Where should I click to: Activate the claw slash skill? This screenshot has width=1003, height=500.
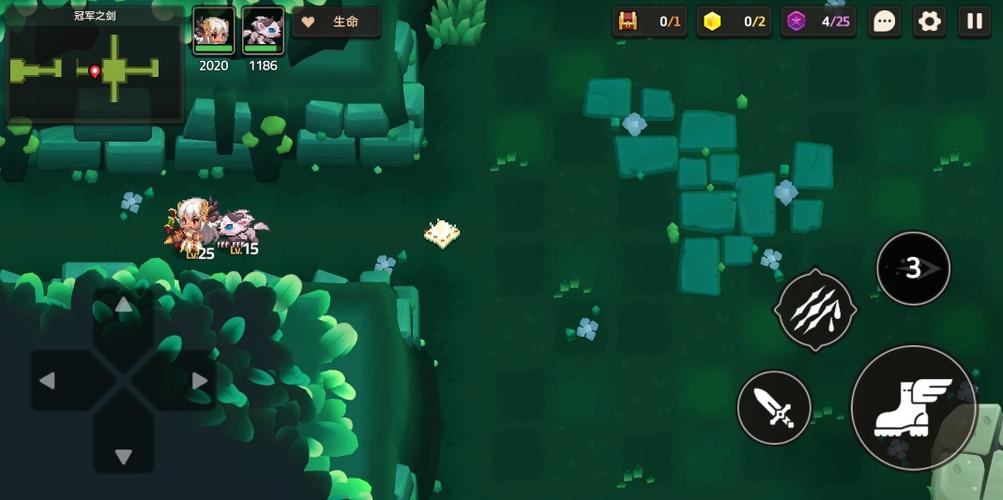coord(815,310)
